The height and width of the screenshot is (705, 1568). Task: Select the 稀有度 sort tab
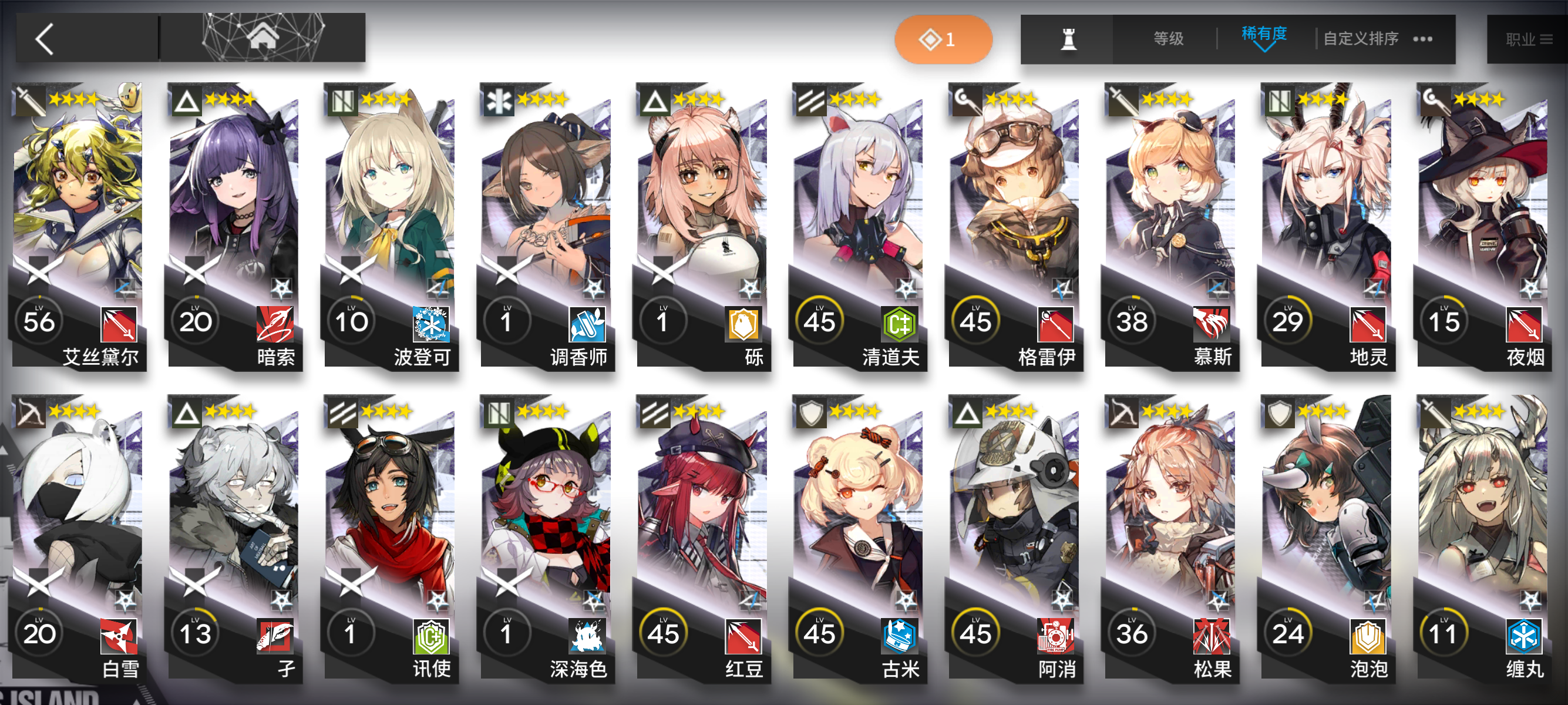coord(1264,35)
